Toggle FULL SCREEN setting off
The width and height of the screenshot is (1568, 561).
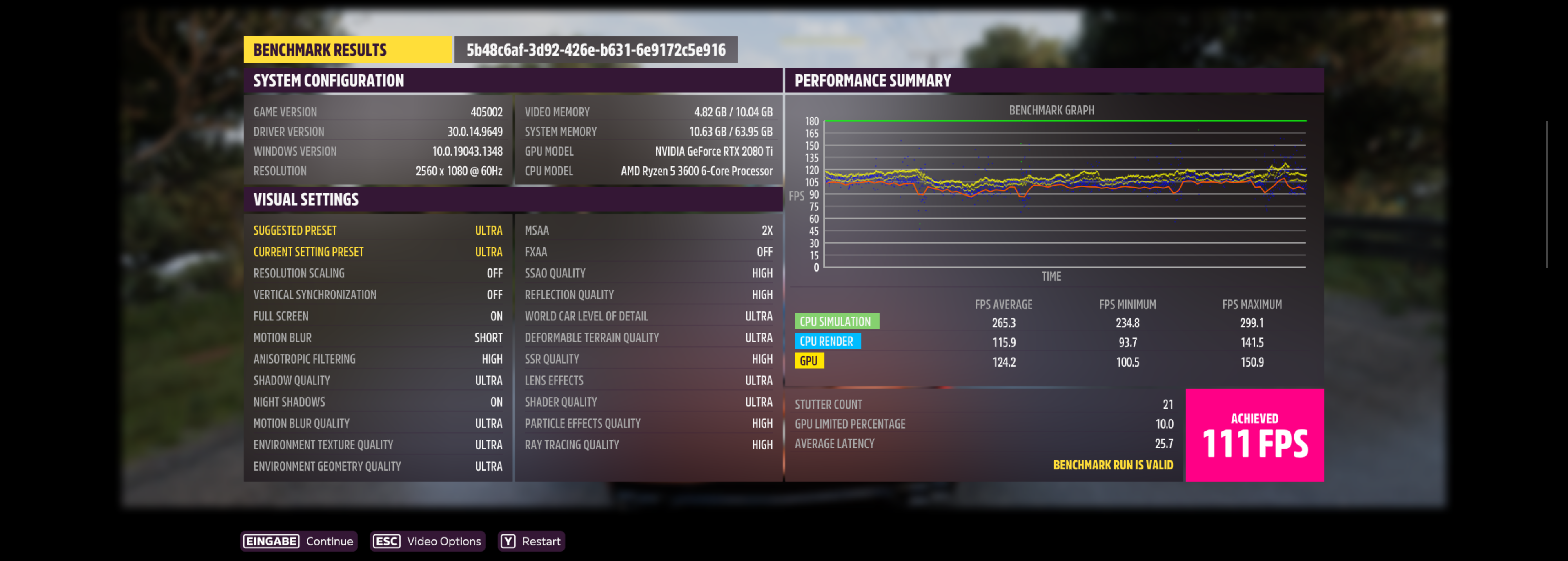377,315
